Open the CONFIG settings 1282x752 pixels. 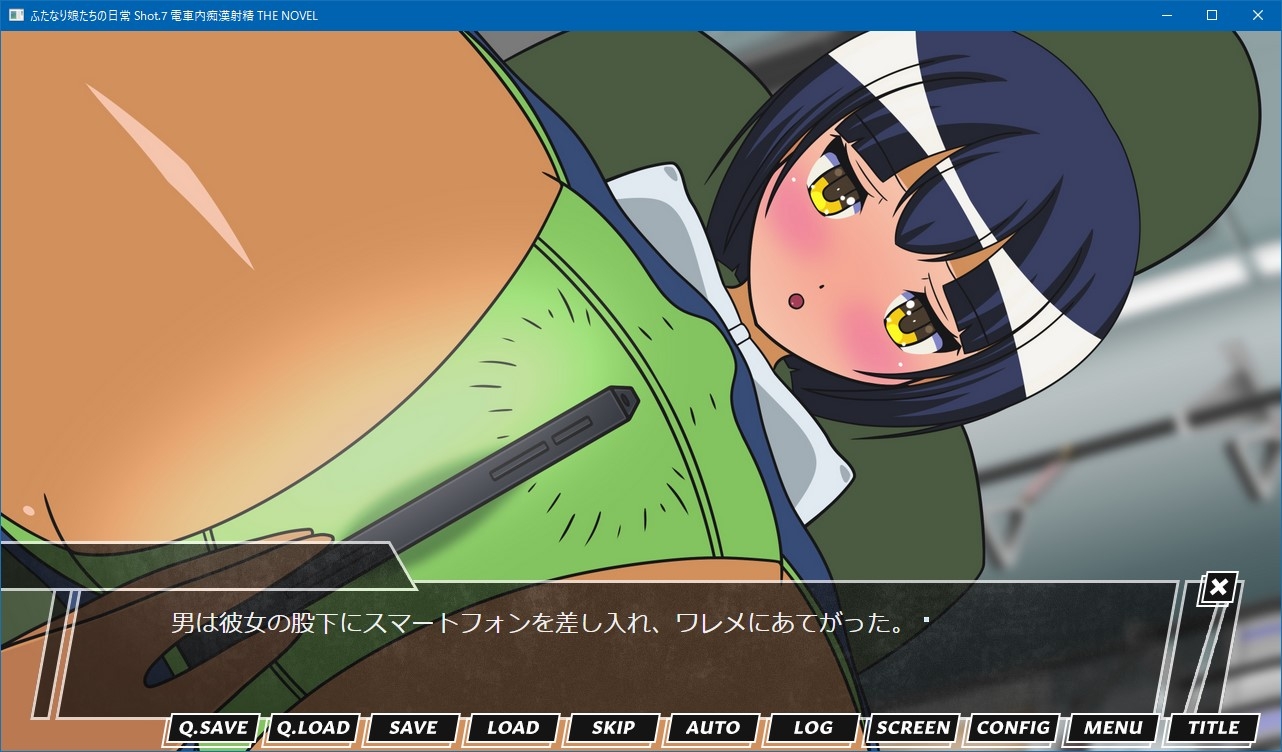[x=1013, y=728]
